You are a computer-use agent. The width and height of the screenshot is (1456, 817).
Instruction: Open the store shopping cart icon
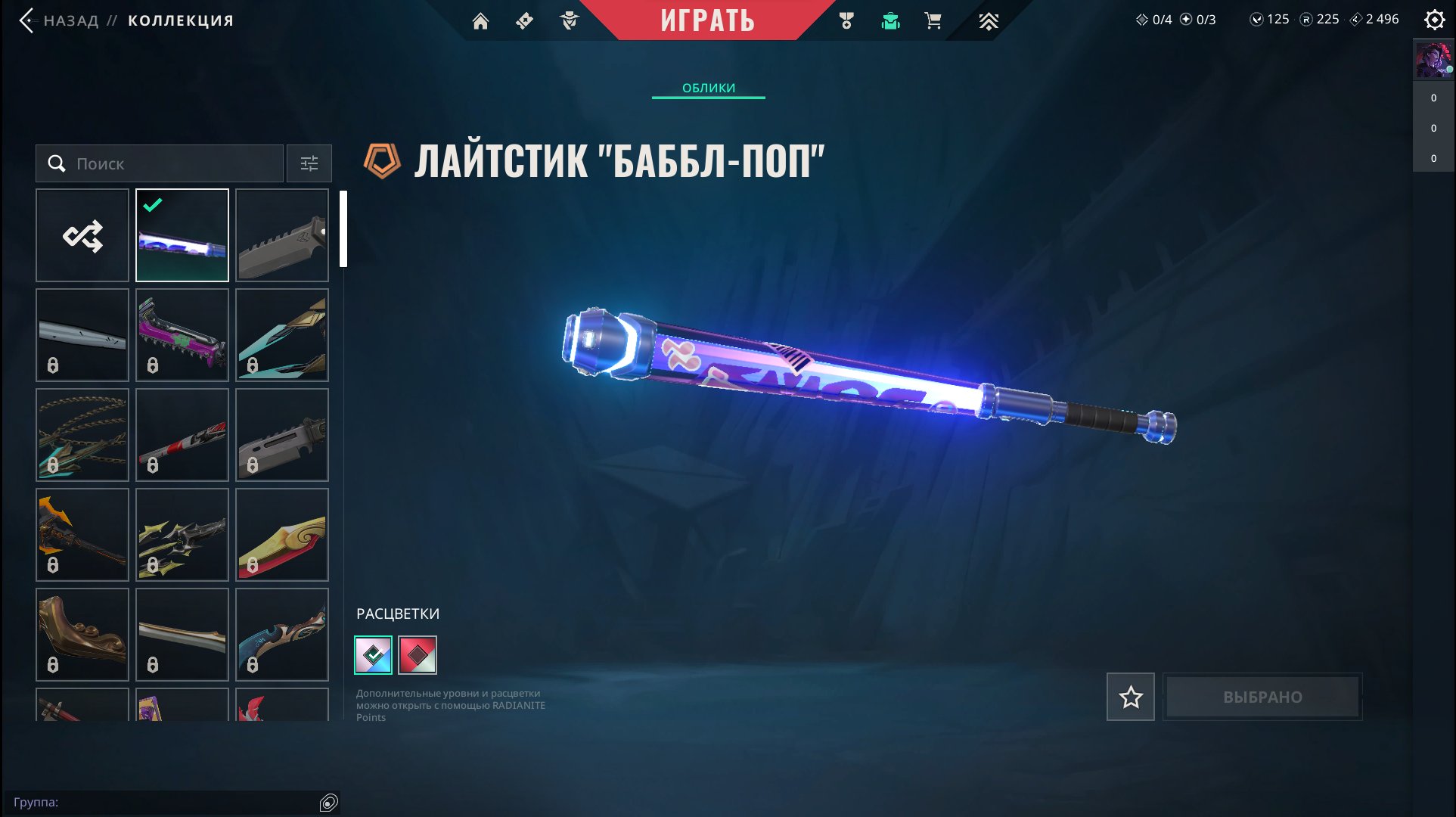(x=933, y=21)
